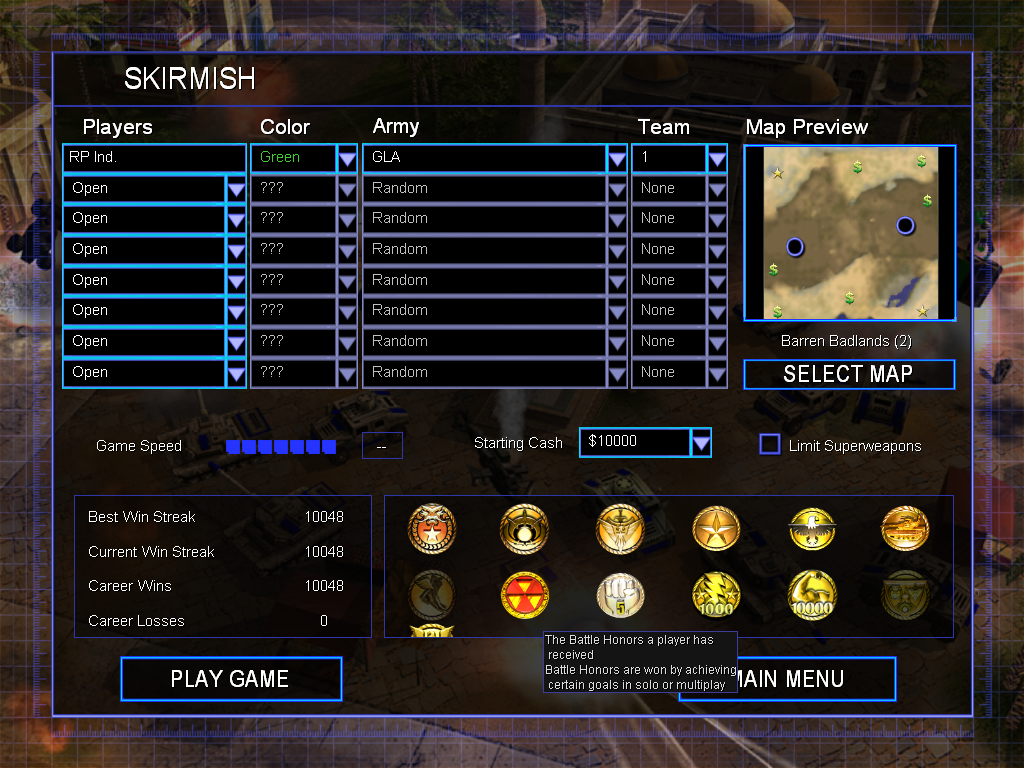Click the RP Ind. player name field
The height and width of the screenshot is (768, 1024).
click(154, 158)
